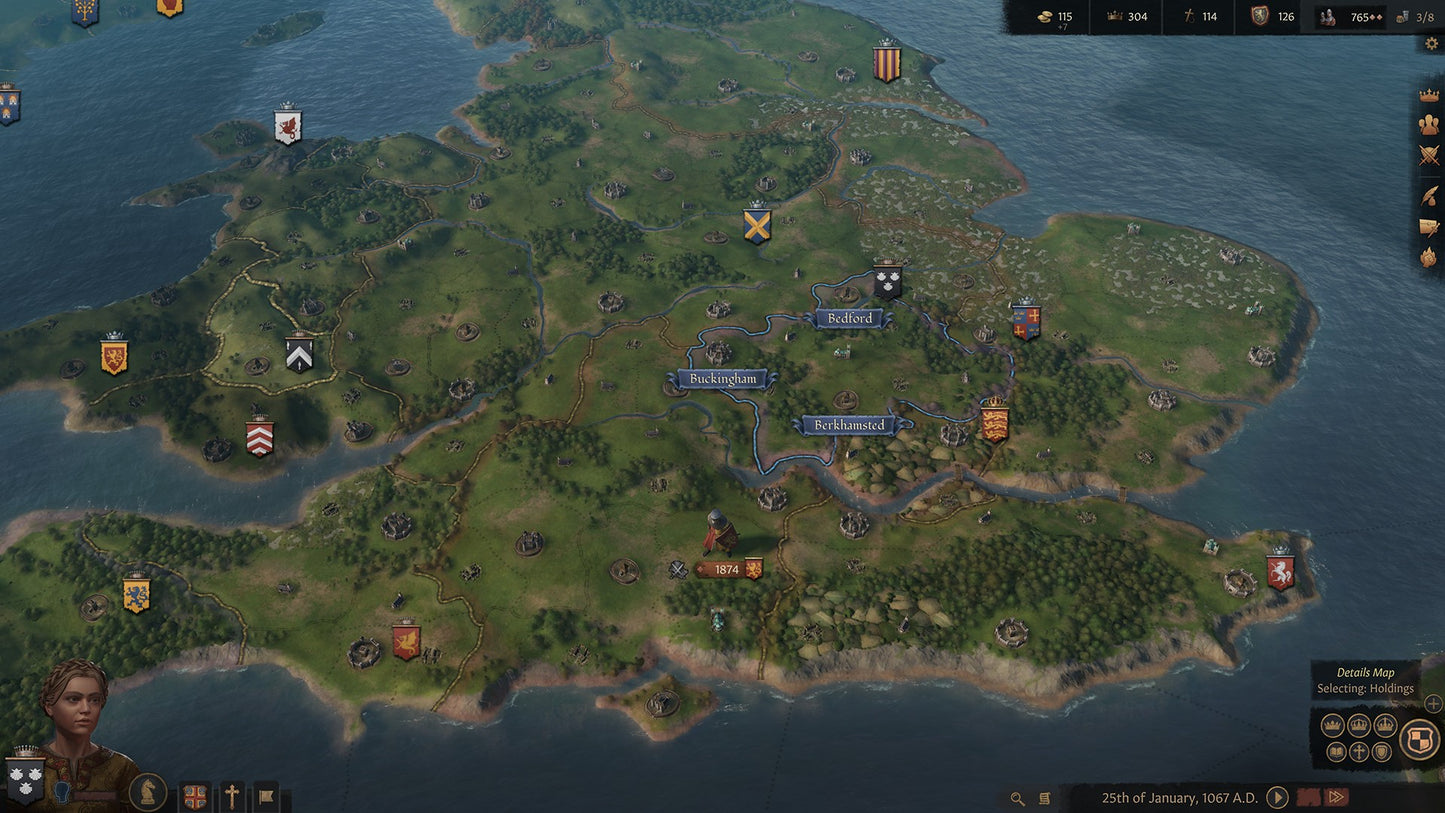Image resolution: width=1445 pixels, height=813 pixels.
Task: Open the map search magnifying glass
Action: tap(1018, 798)
